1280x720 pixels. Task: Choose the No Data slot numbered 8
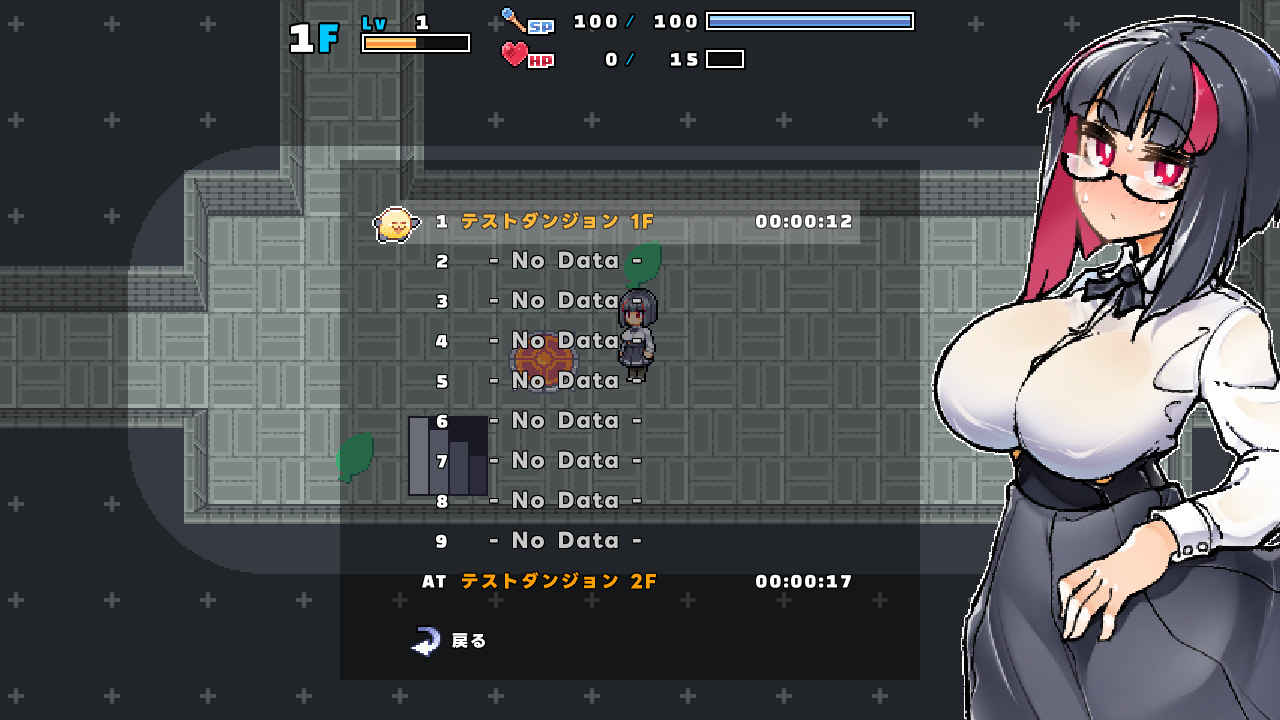[566, 501]
